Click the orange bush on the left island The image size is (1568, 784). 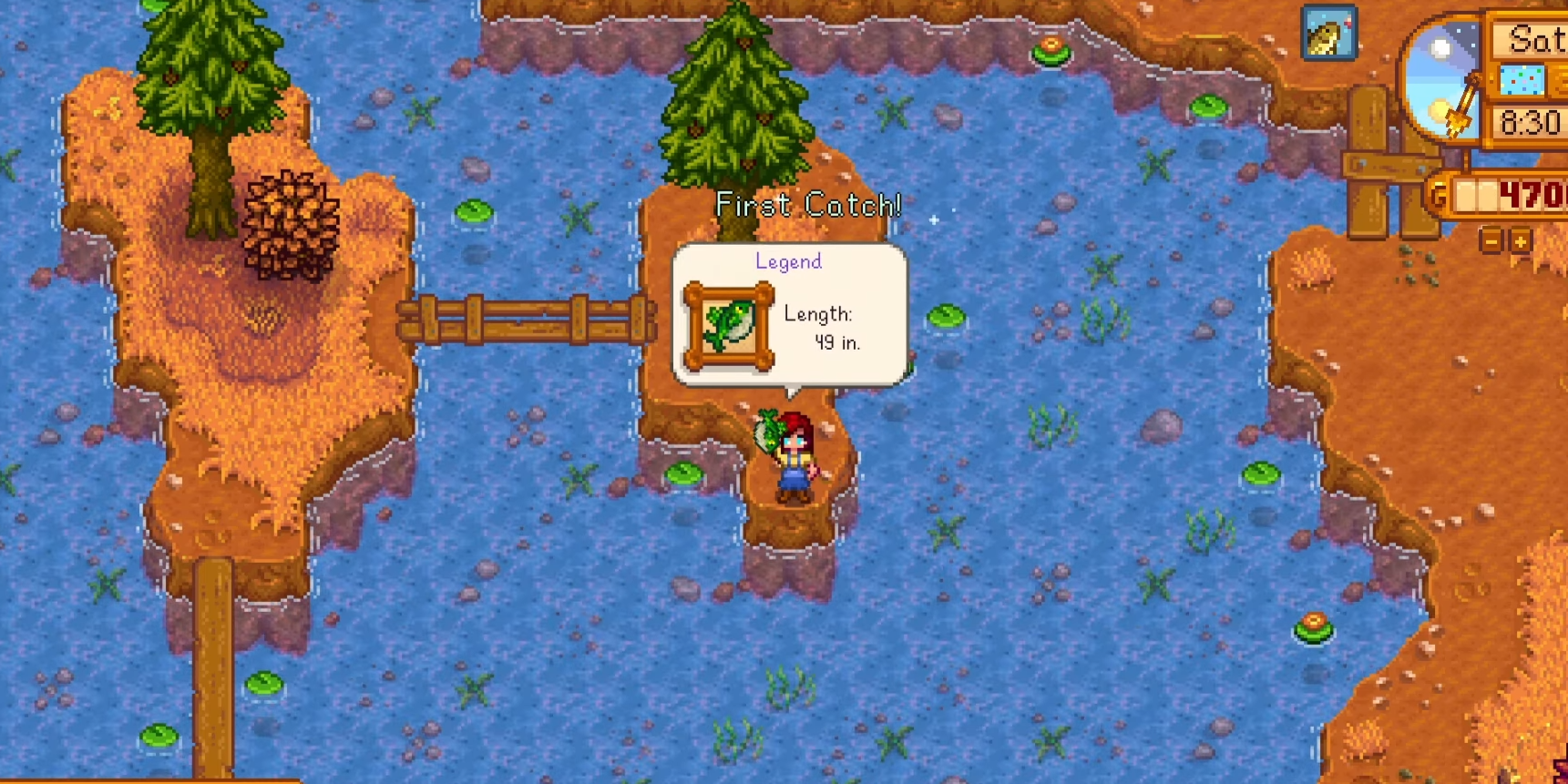(293, 226)
